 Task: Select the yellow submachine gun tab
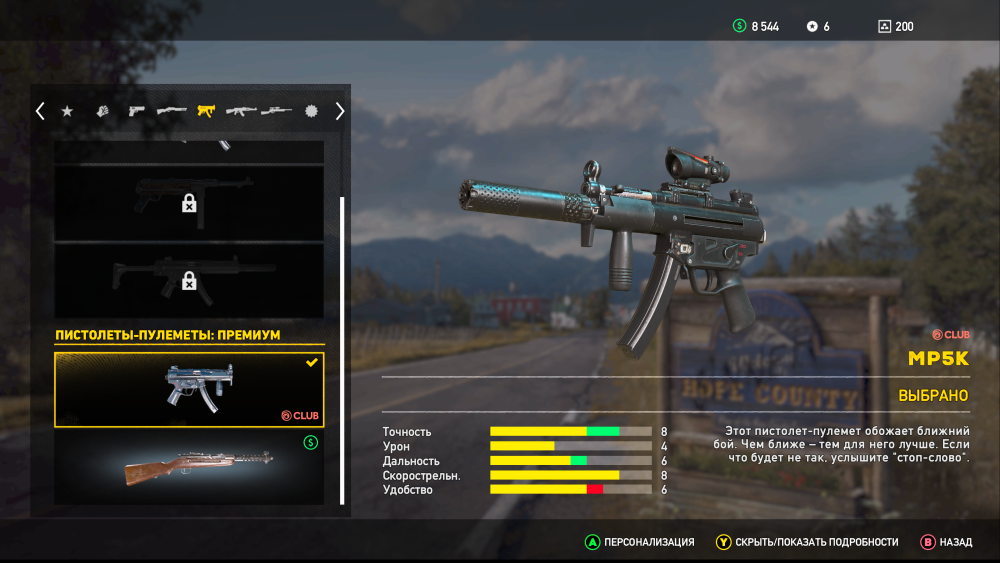(206, 111)
